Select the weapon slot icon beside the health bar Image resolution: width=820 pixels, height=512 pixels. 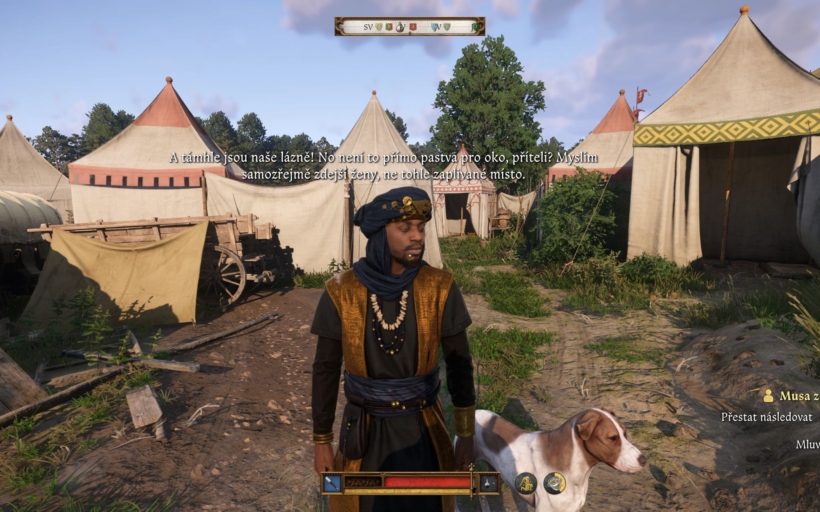(x=331, y=483)
